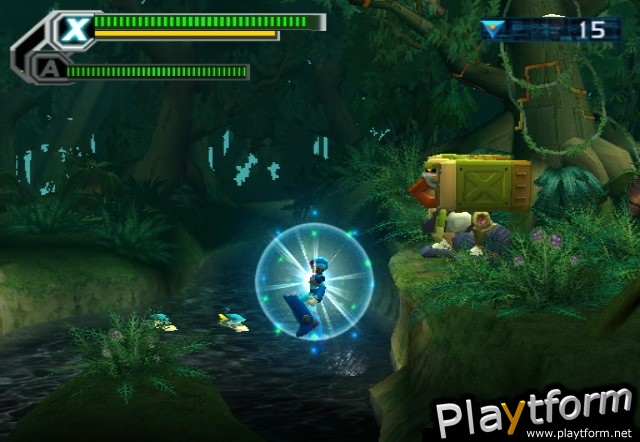Select the X character icon

[72, 29]
